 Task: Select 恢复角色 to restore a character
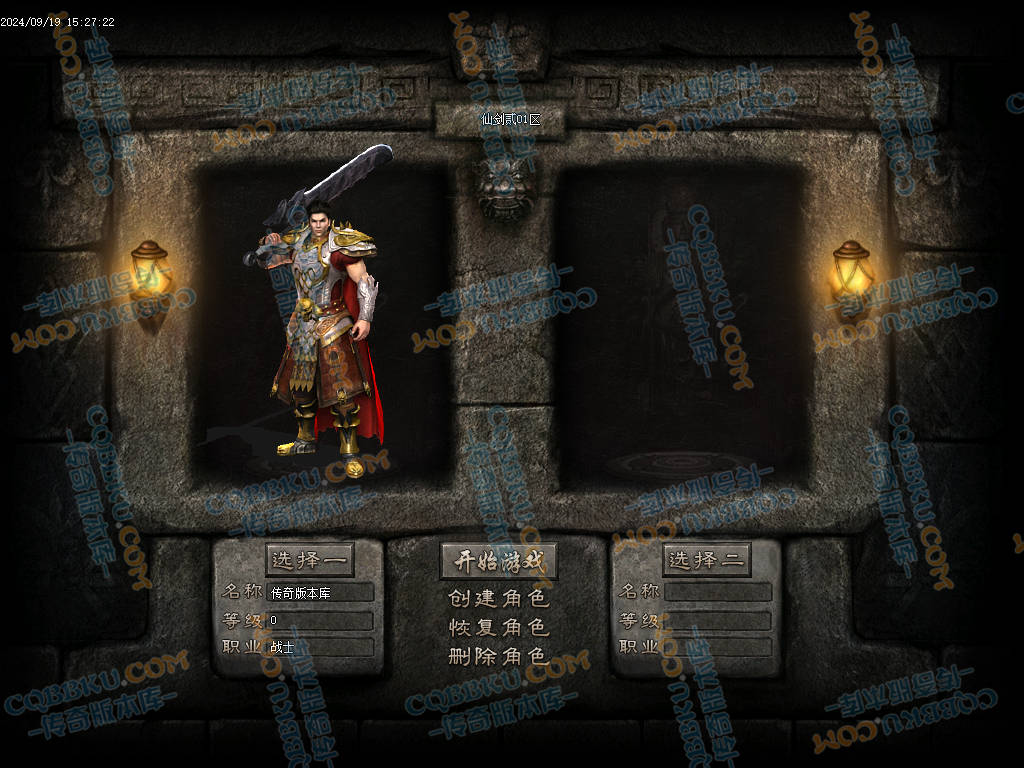click(x=498, y=628)
